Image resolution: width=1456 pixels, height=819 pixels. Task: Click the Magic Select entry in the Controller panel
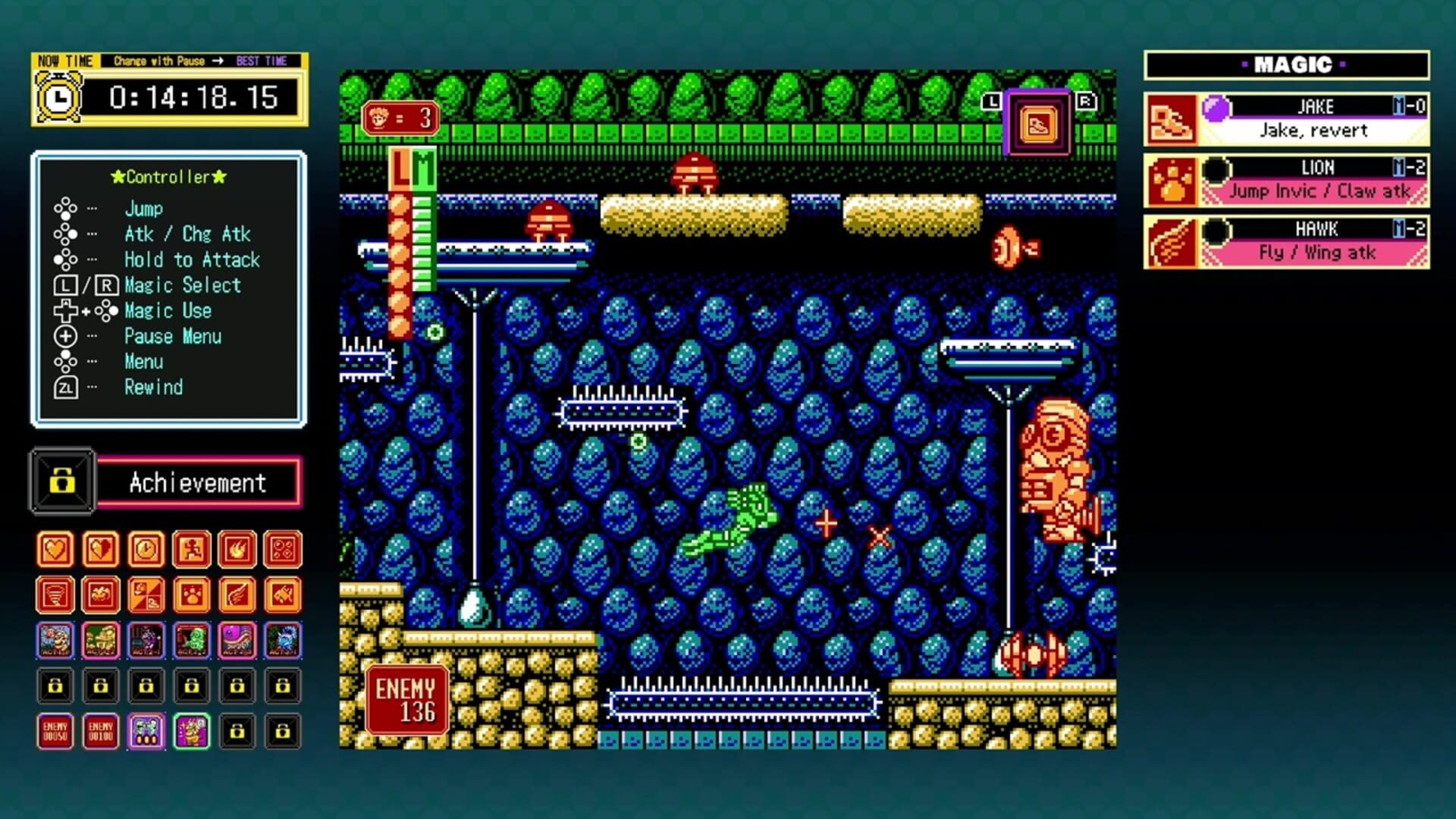click(x=182, y=285)
